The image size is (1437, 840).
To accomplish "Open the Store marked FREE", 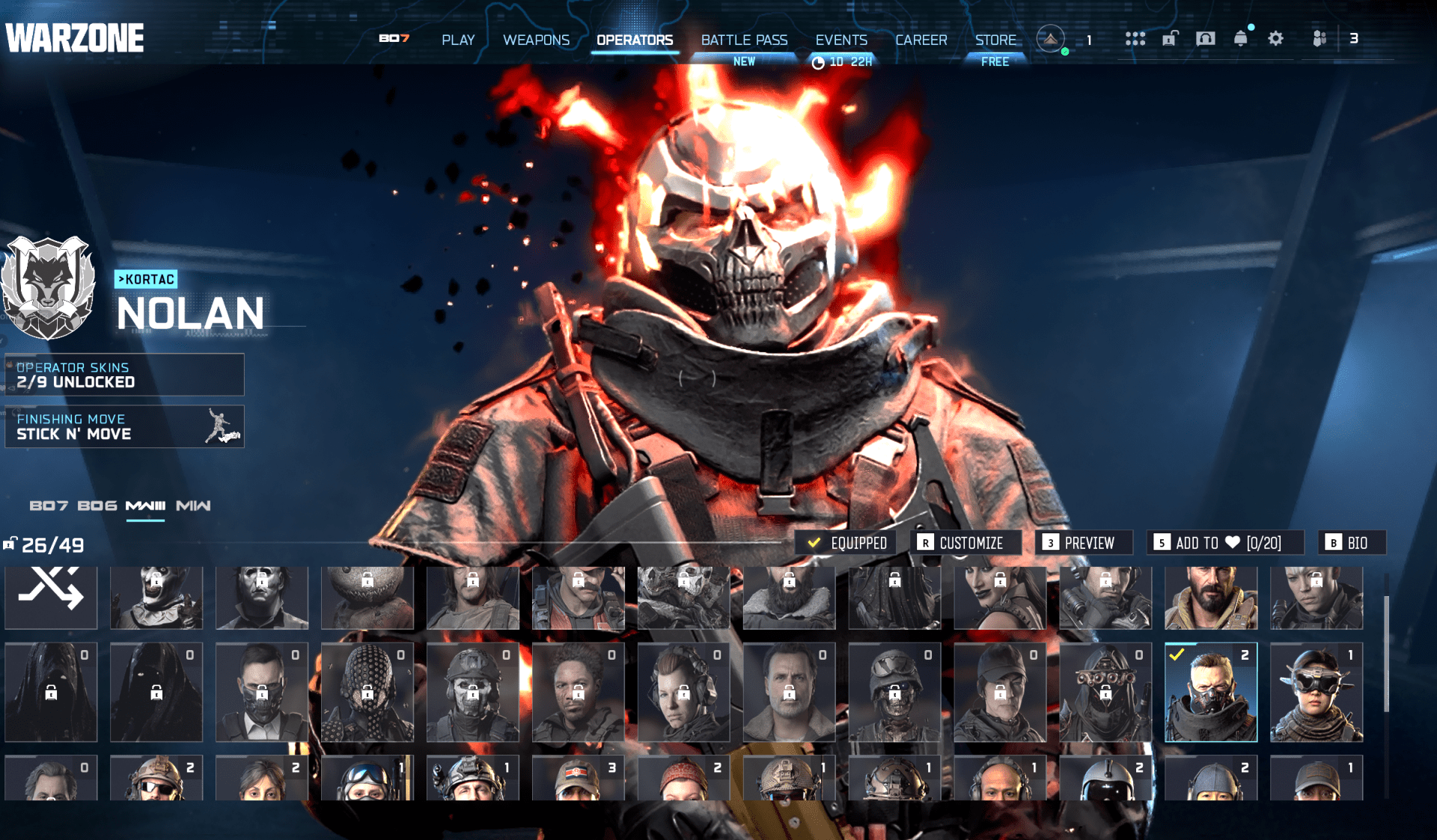I will click(995, 40).
